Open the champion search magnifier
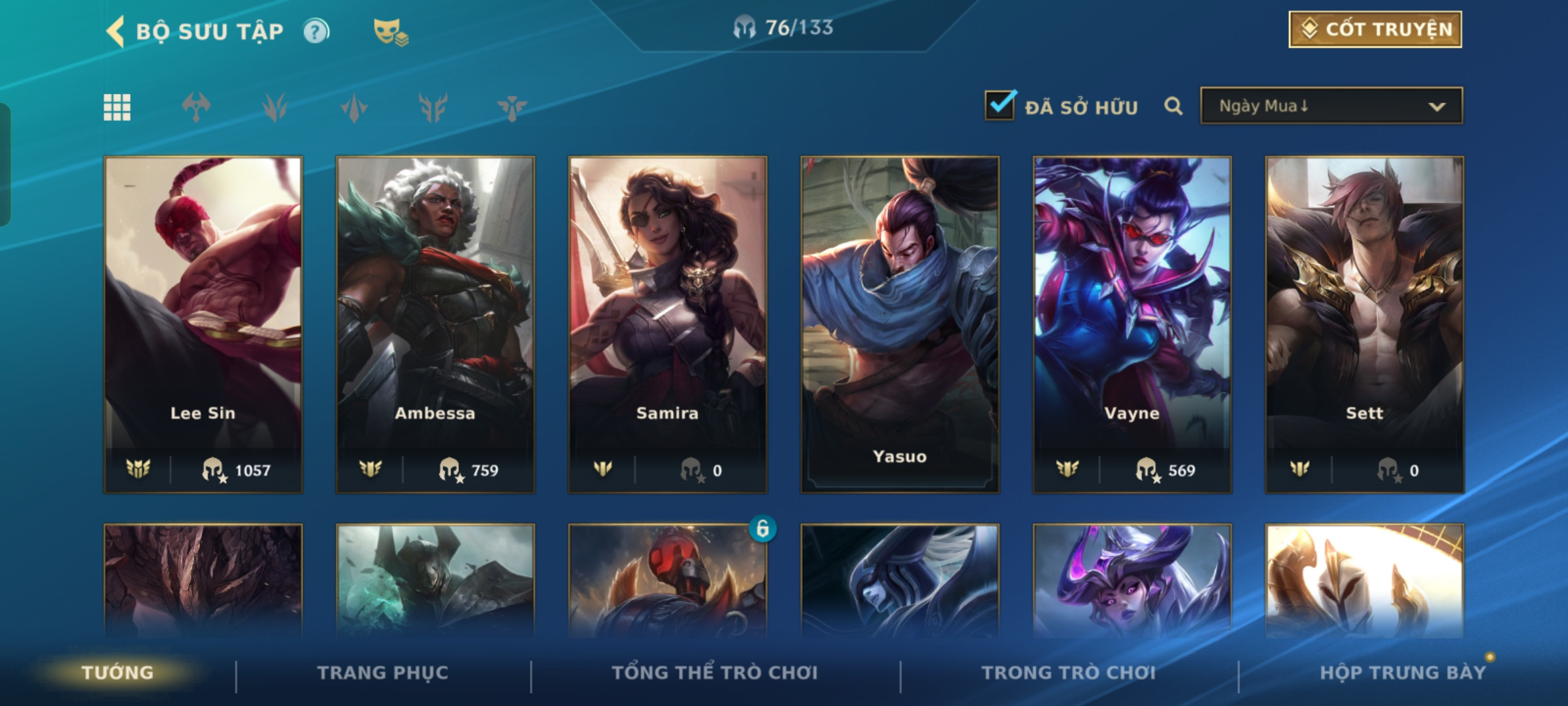 pyautogui.click(x=1173, y=106)
